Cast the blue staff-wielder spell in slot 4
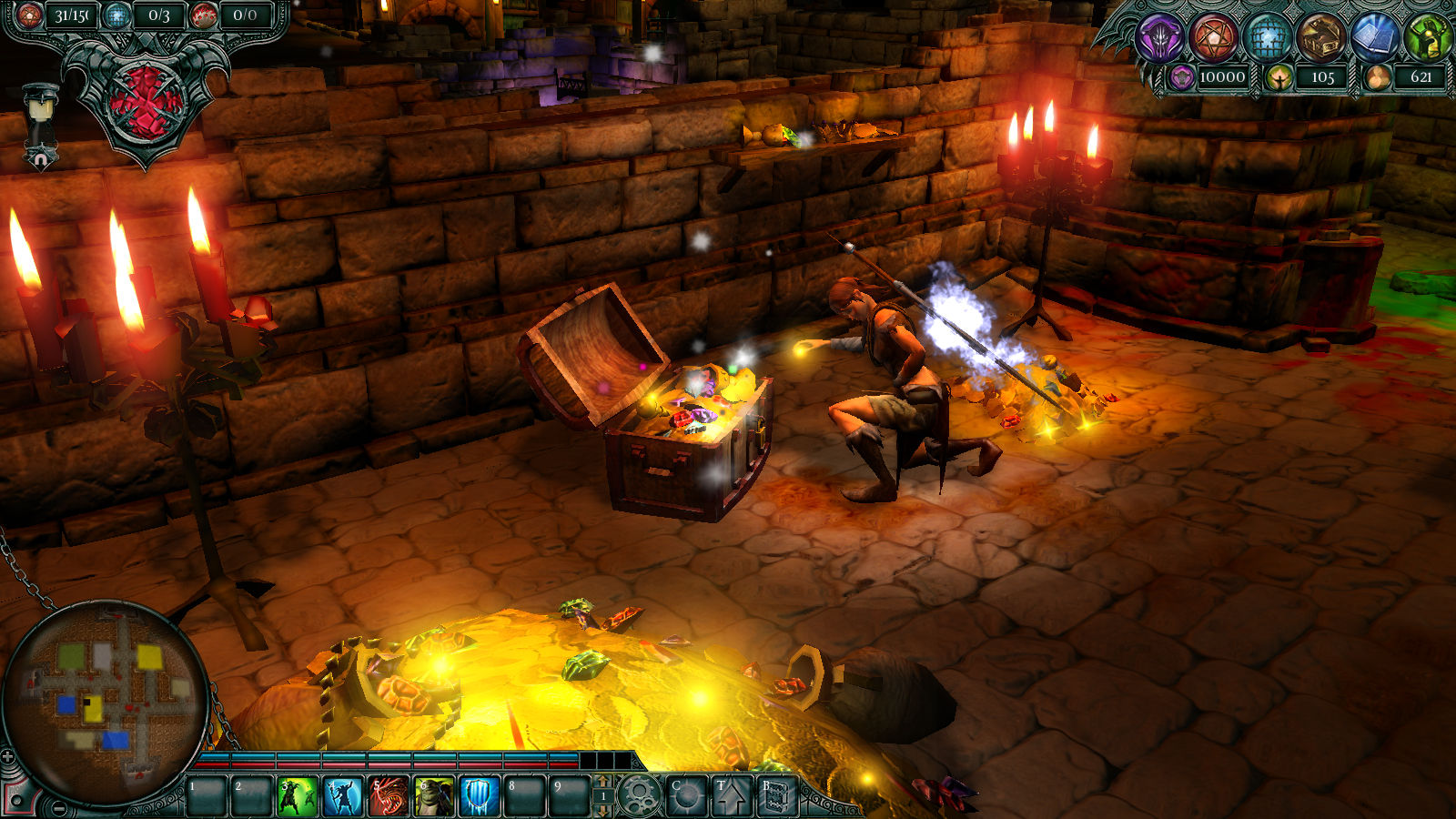 (x=342, y=796)
